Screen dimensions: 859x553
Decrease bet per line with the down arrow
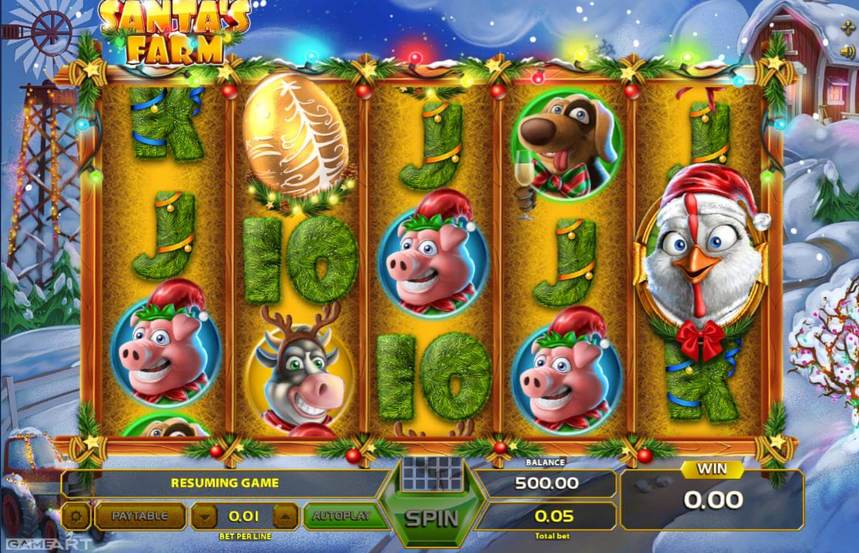(204, 516)
